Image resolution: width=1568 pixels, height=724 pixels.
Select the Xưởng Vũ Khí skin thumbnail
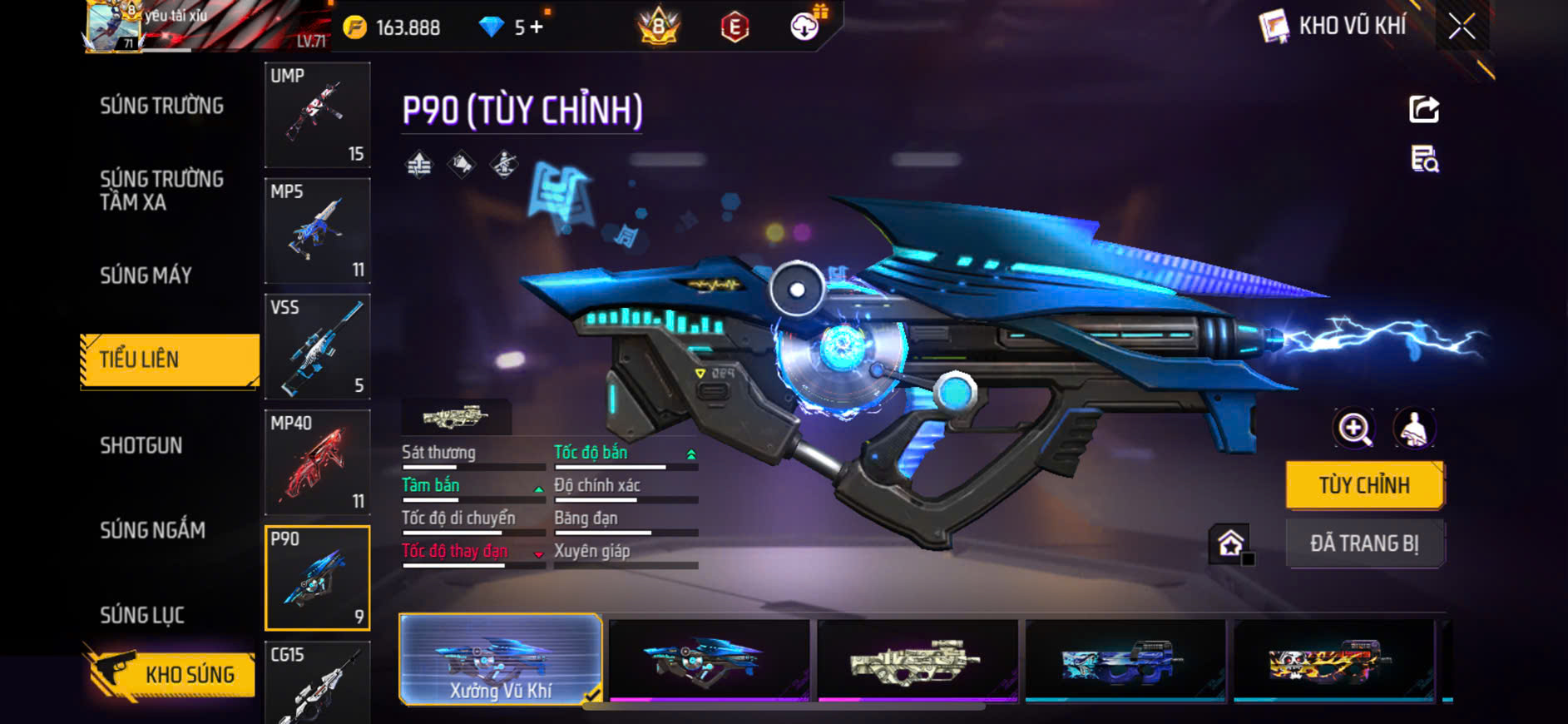pos(500,660)
